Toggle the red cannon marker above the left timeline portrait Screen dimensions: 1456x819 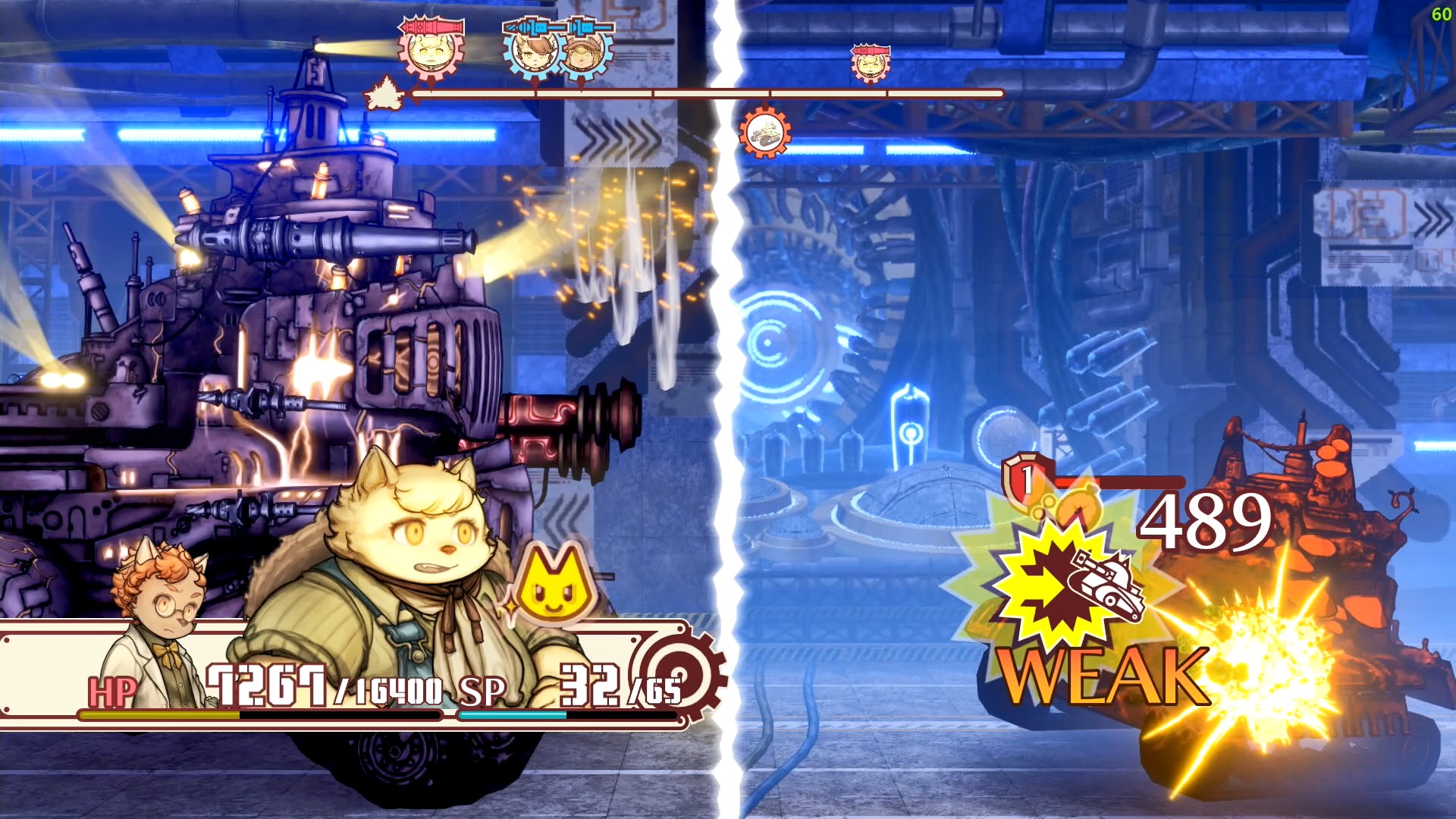(428, 27)
